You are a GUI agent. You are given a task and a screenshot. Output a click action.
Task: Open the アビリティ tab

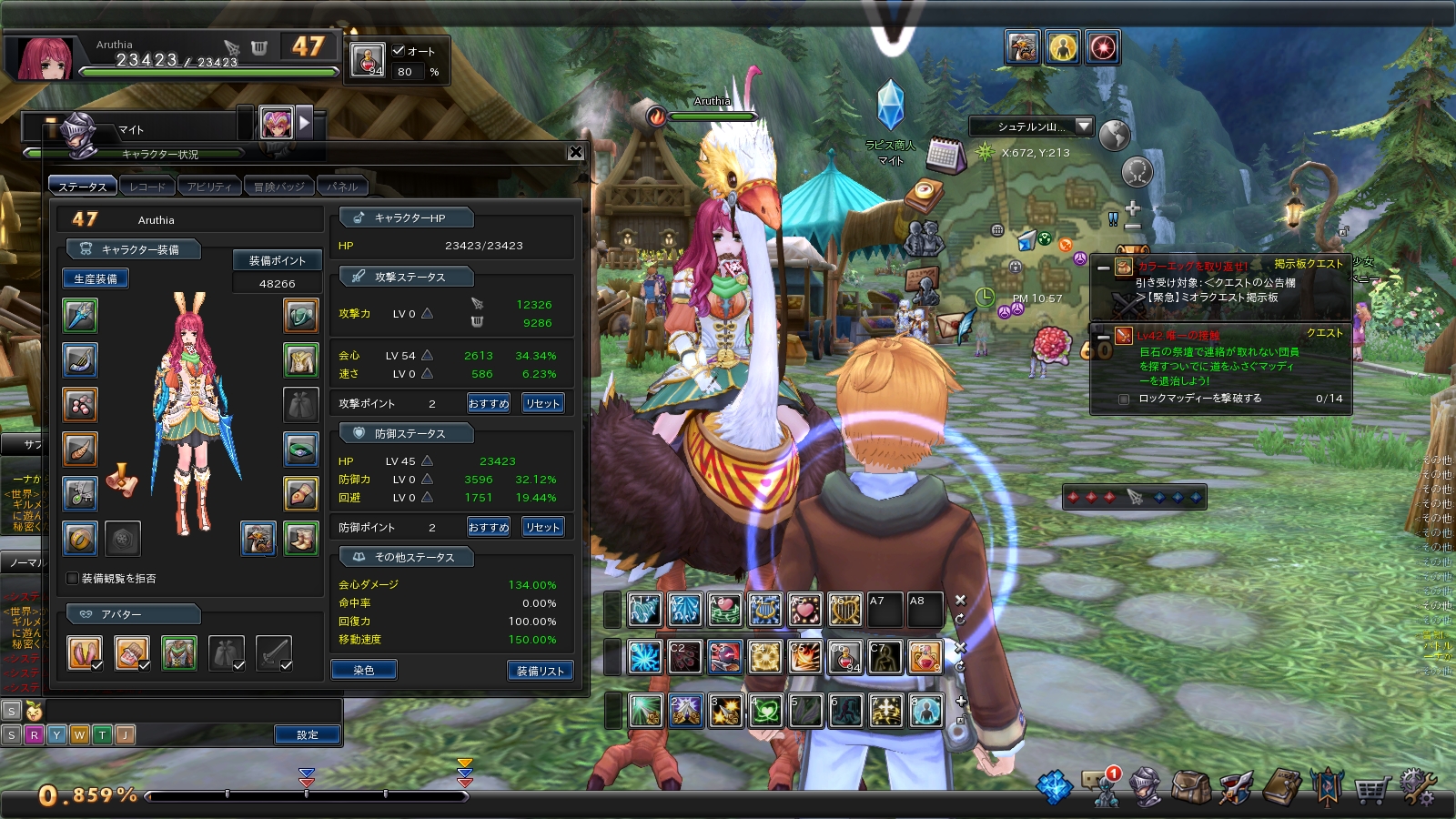209,187
